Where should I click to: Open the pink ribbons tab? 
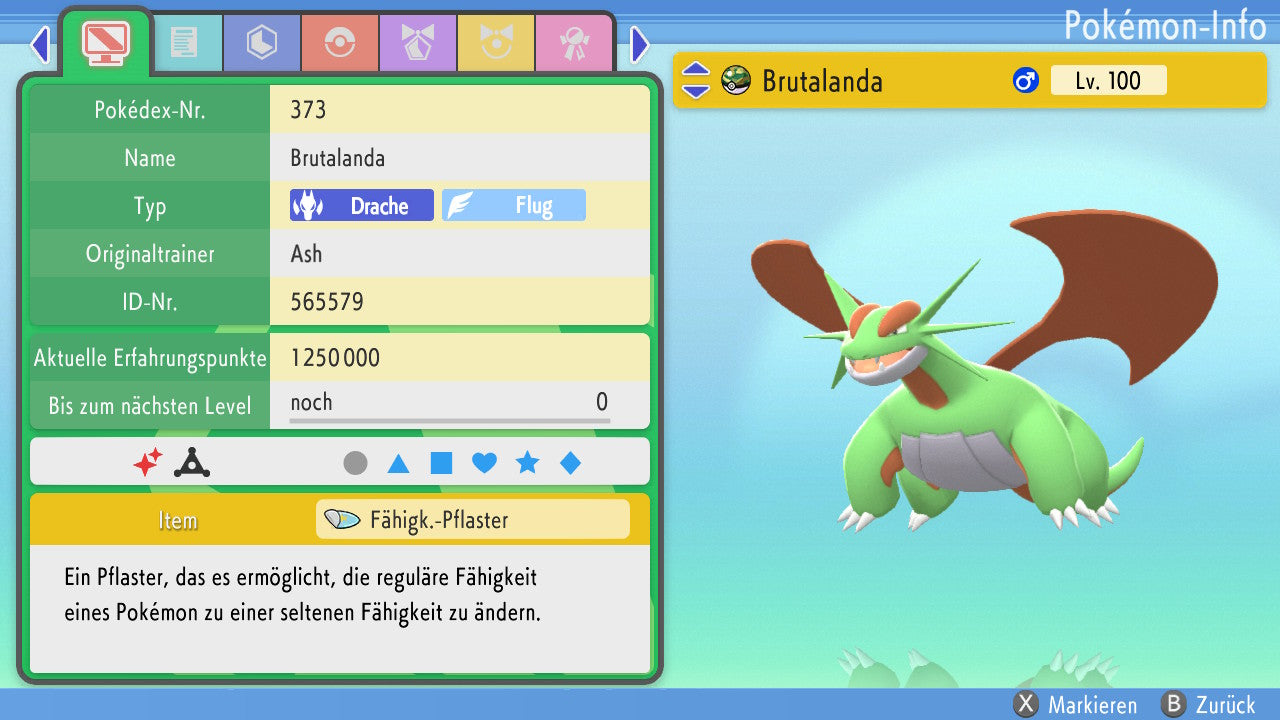[x=574, y=43]
